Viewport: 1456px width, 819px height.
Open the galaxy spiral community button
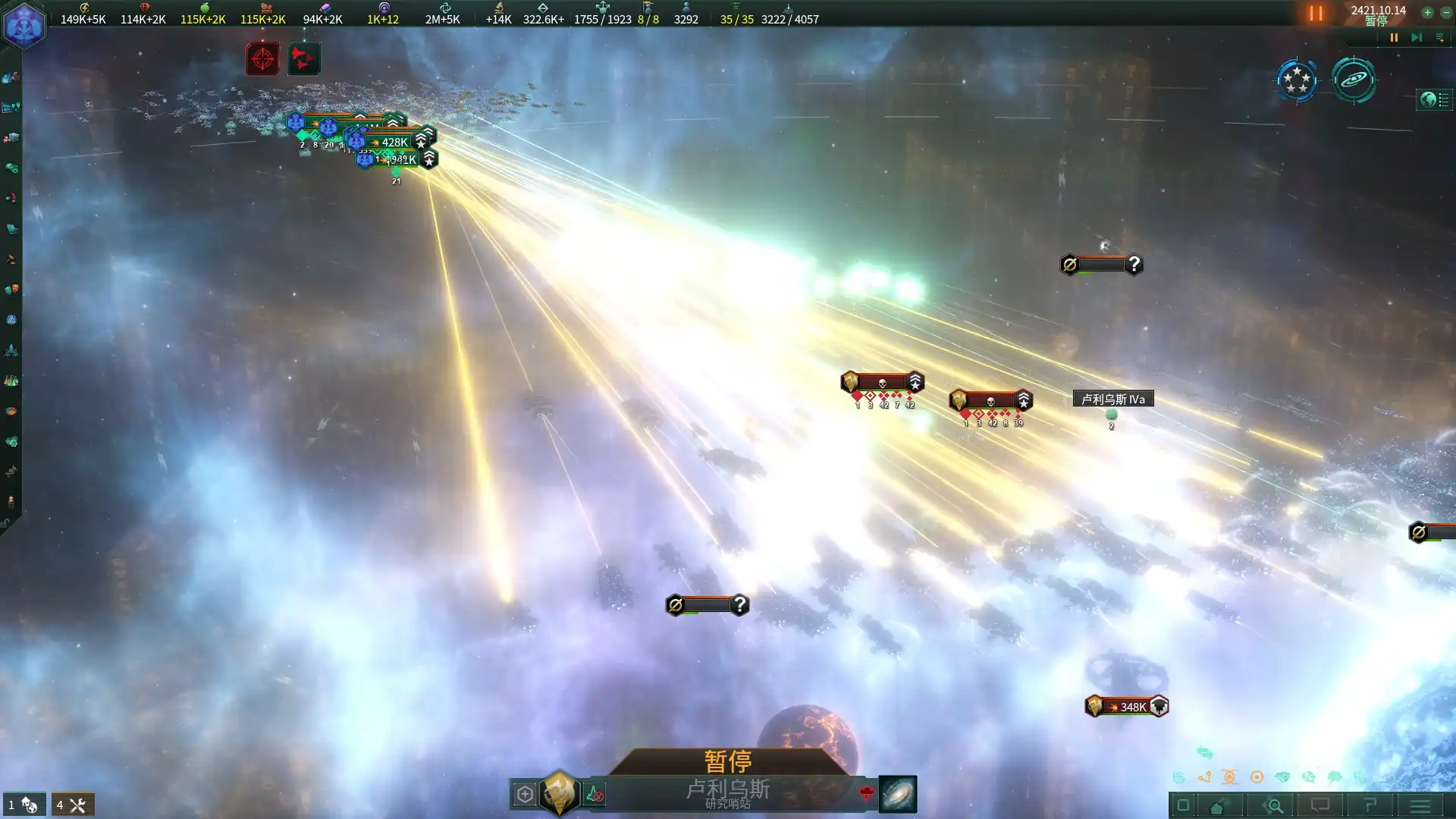click(1354, 80)
